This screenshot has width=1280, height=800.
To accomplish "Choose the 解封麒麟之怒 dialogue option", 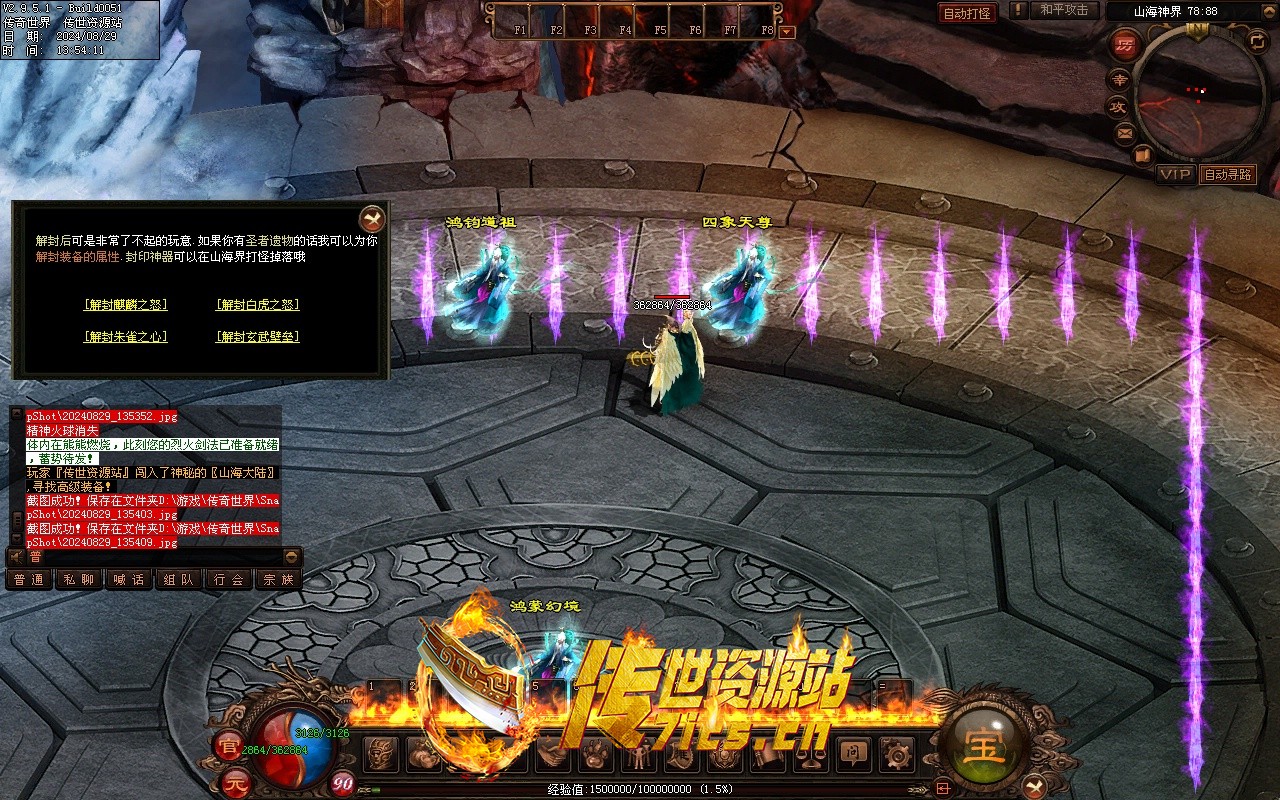I will tap(126, 305).
